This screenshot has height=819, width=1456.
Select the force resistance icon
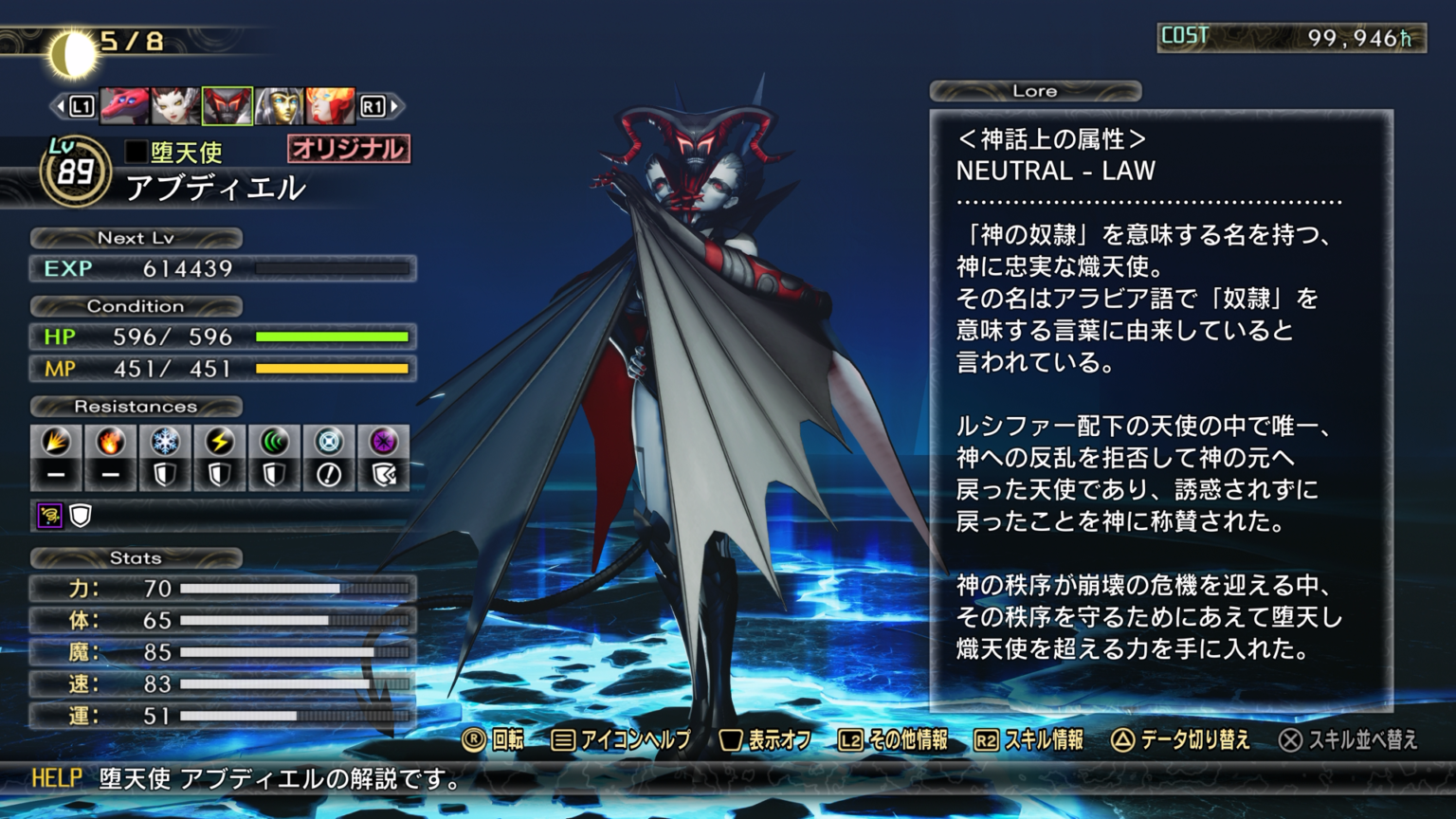coord(274,442)
